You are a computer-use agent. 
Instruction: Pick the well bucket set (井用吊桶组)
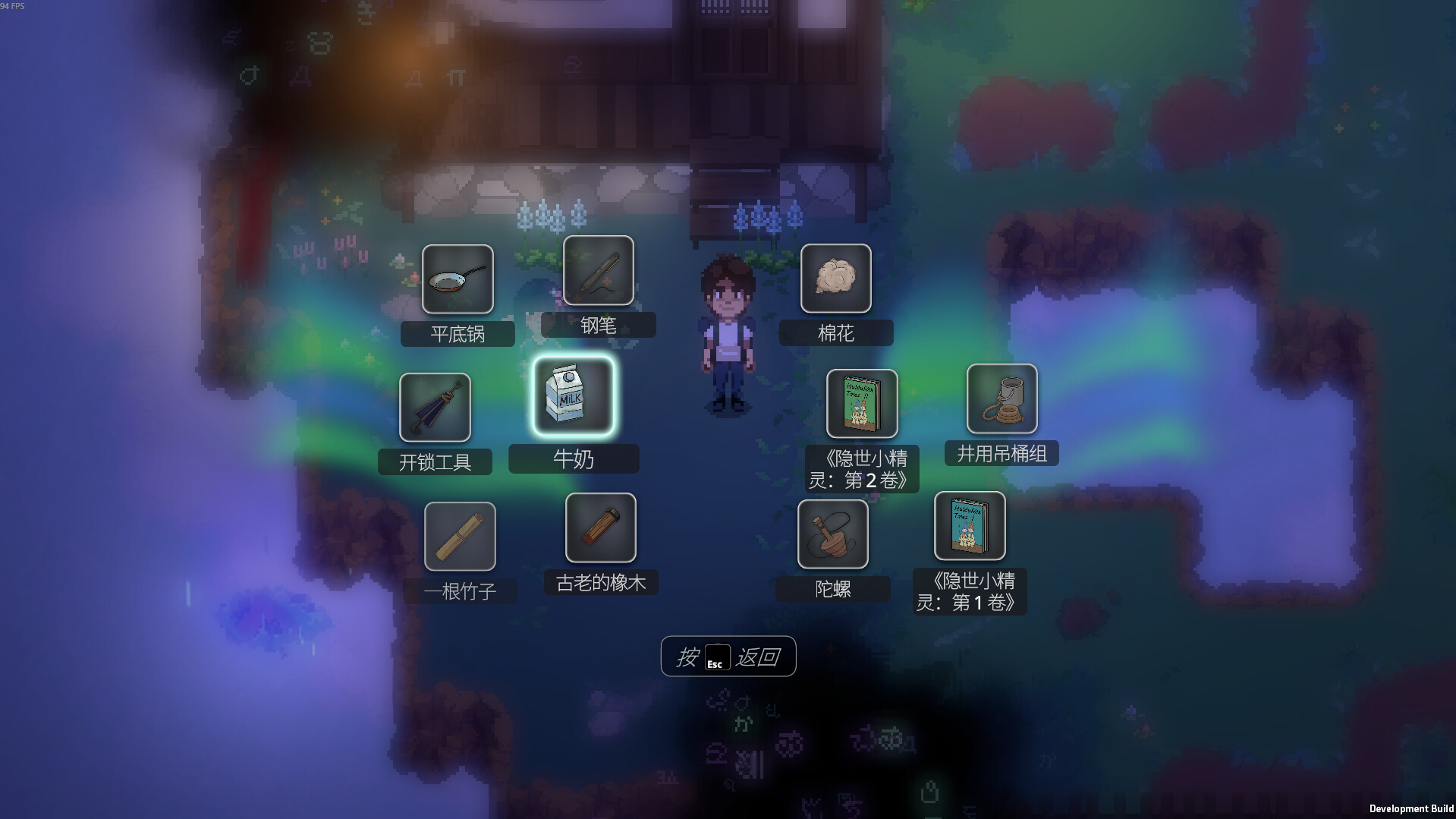click(x=1002, y=399)
